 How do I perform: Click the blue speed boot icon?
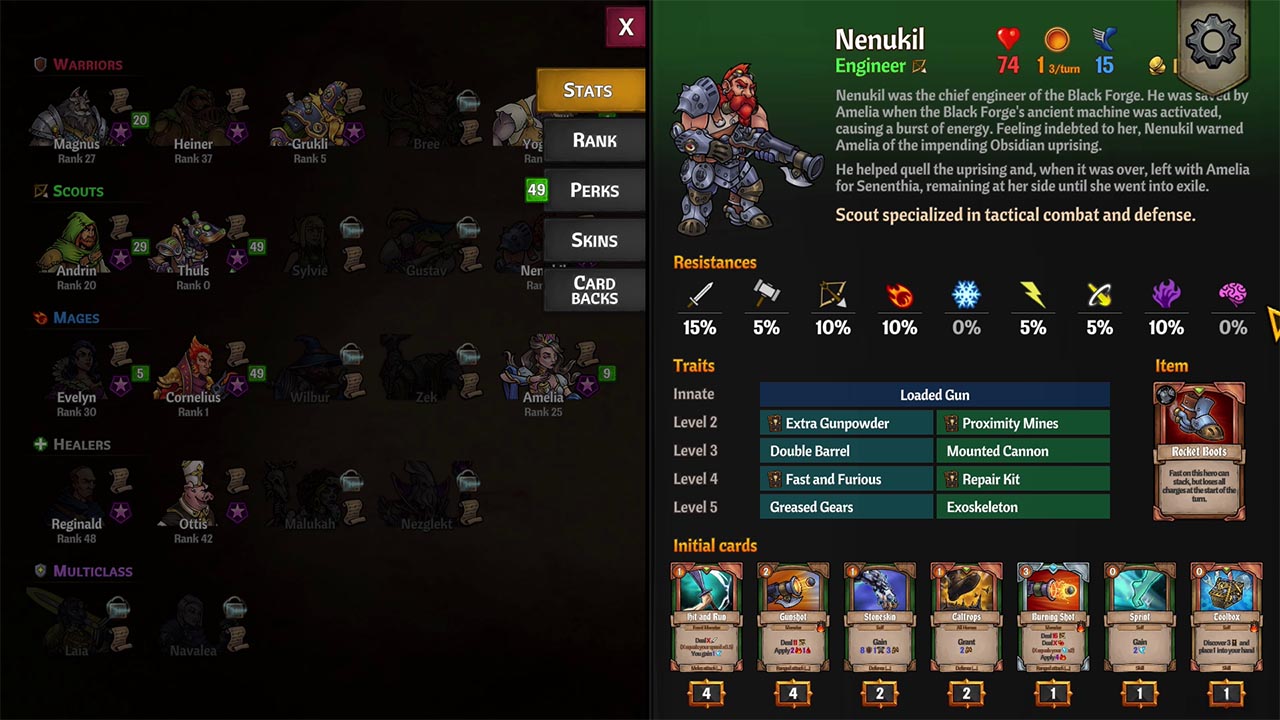pyautogui.click(x=1103, y=42)
